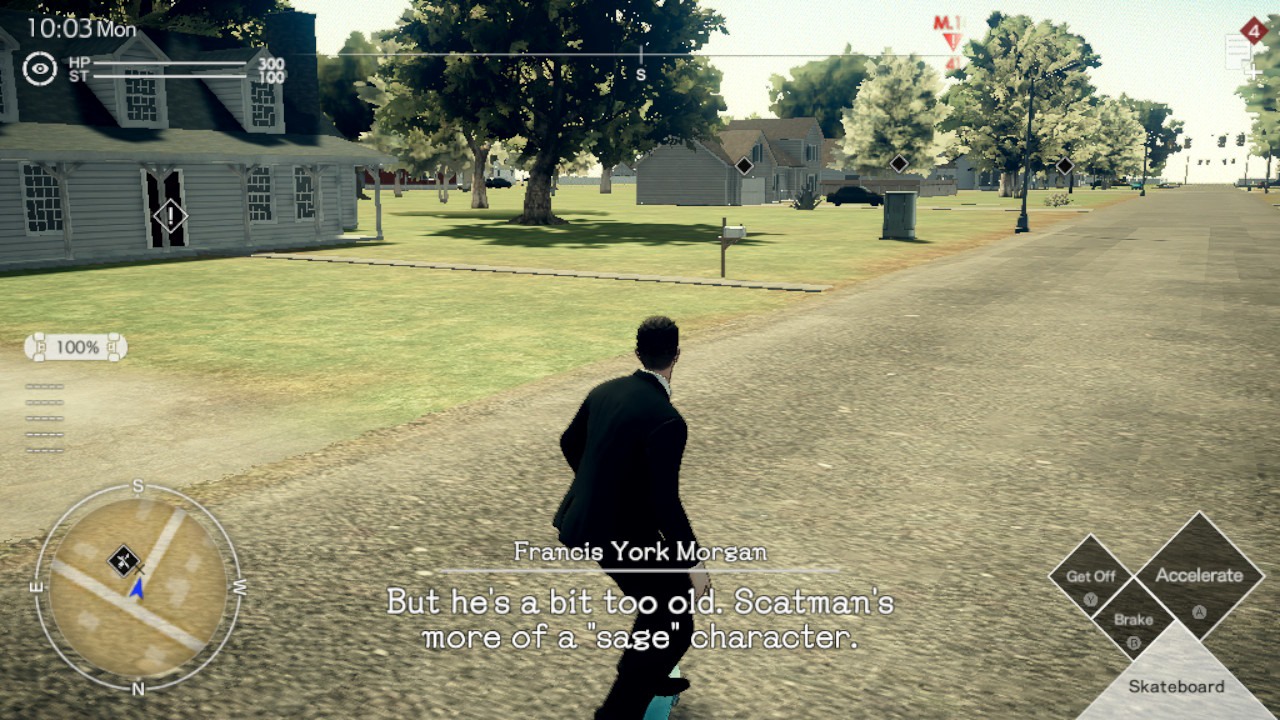This screenshot has width=1280, height=720.
Task: Select the skateboard 100% durability indicator
Action: point(76,347)
